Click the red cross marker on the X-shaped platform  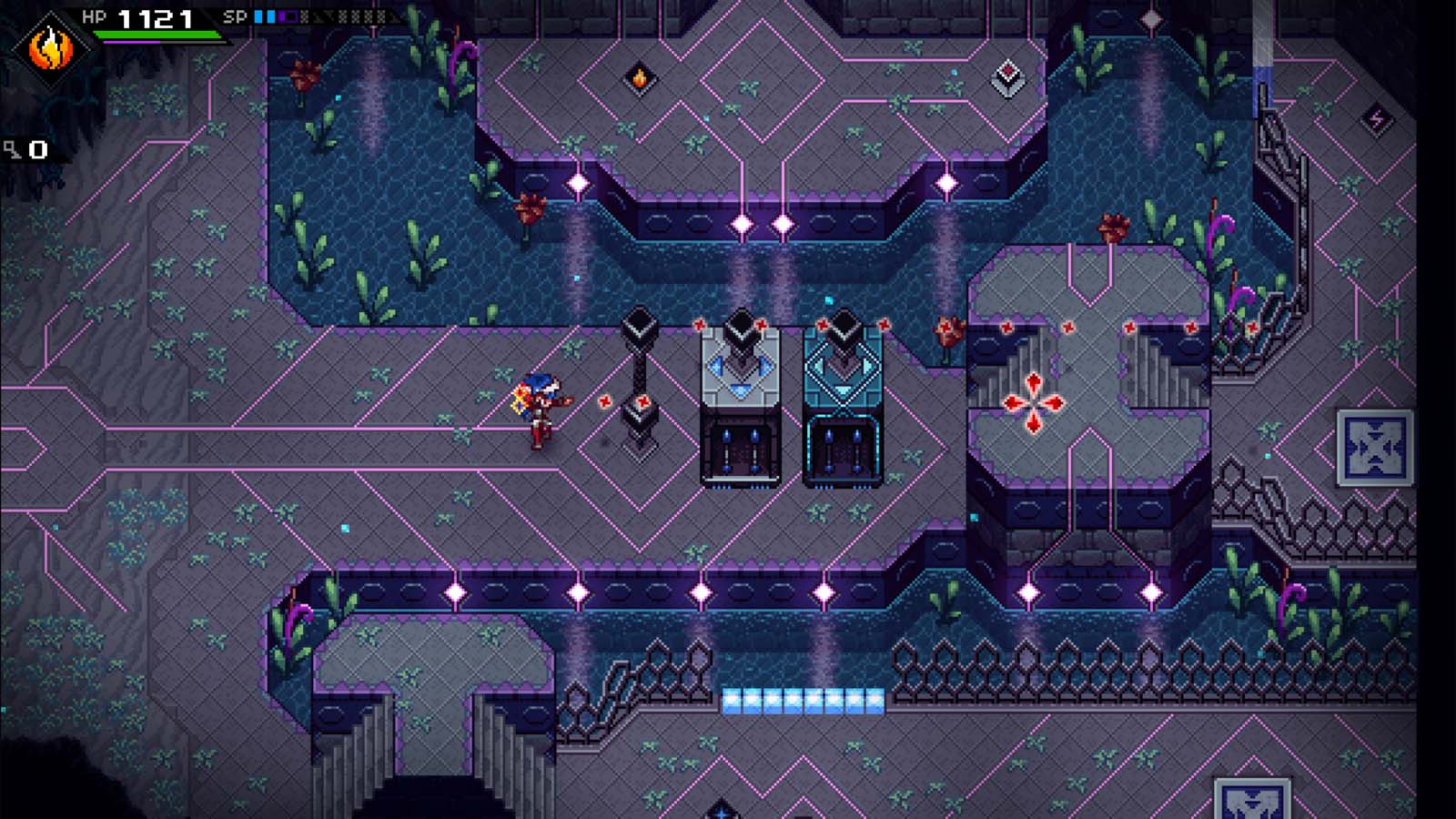click(x=1034, y=400)
